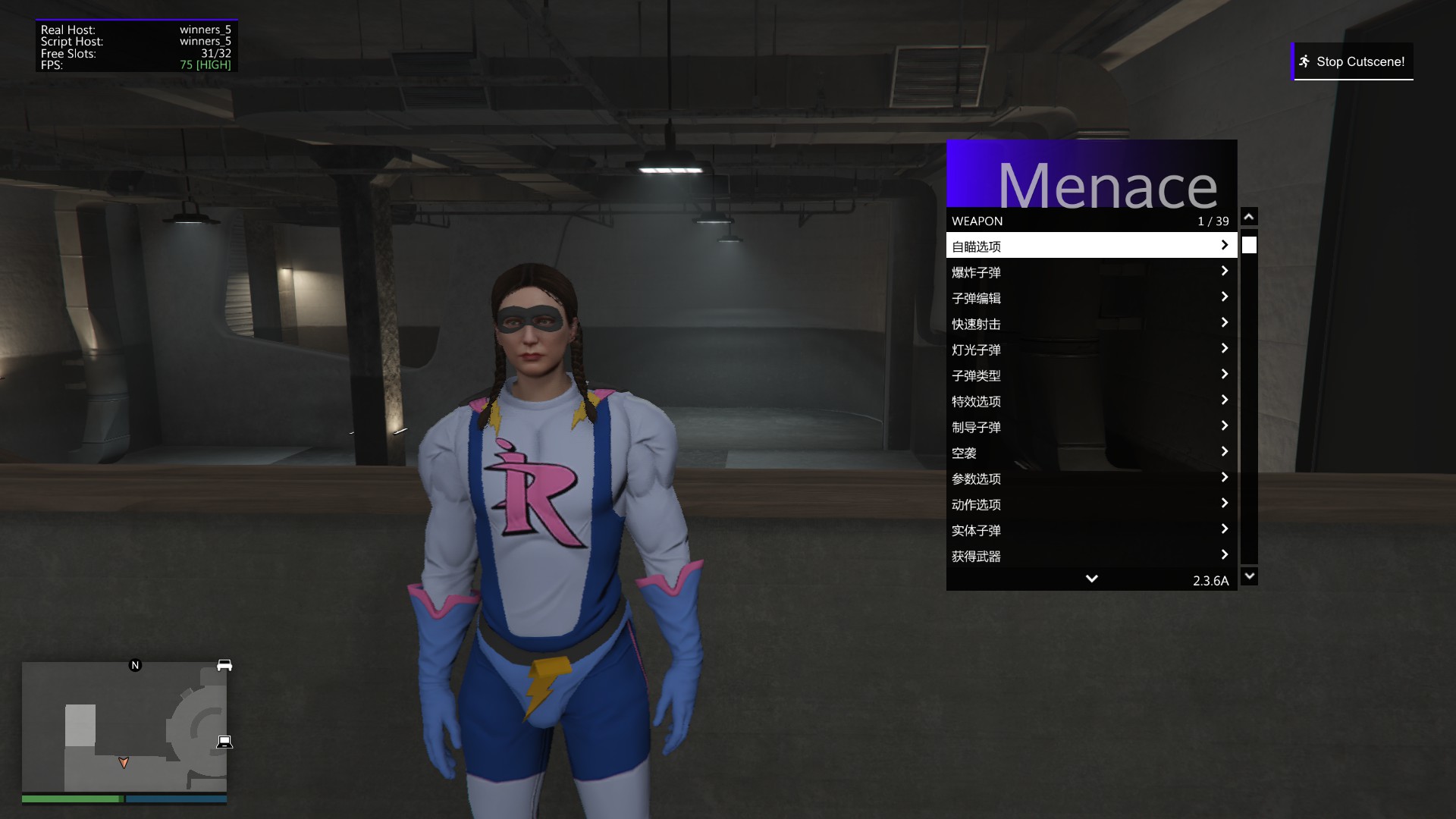Click the Stop Cutscene! notification
Image resolution: width=1456 pixels, height=819 pixels.
1353,61
